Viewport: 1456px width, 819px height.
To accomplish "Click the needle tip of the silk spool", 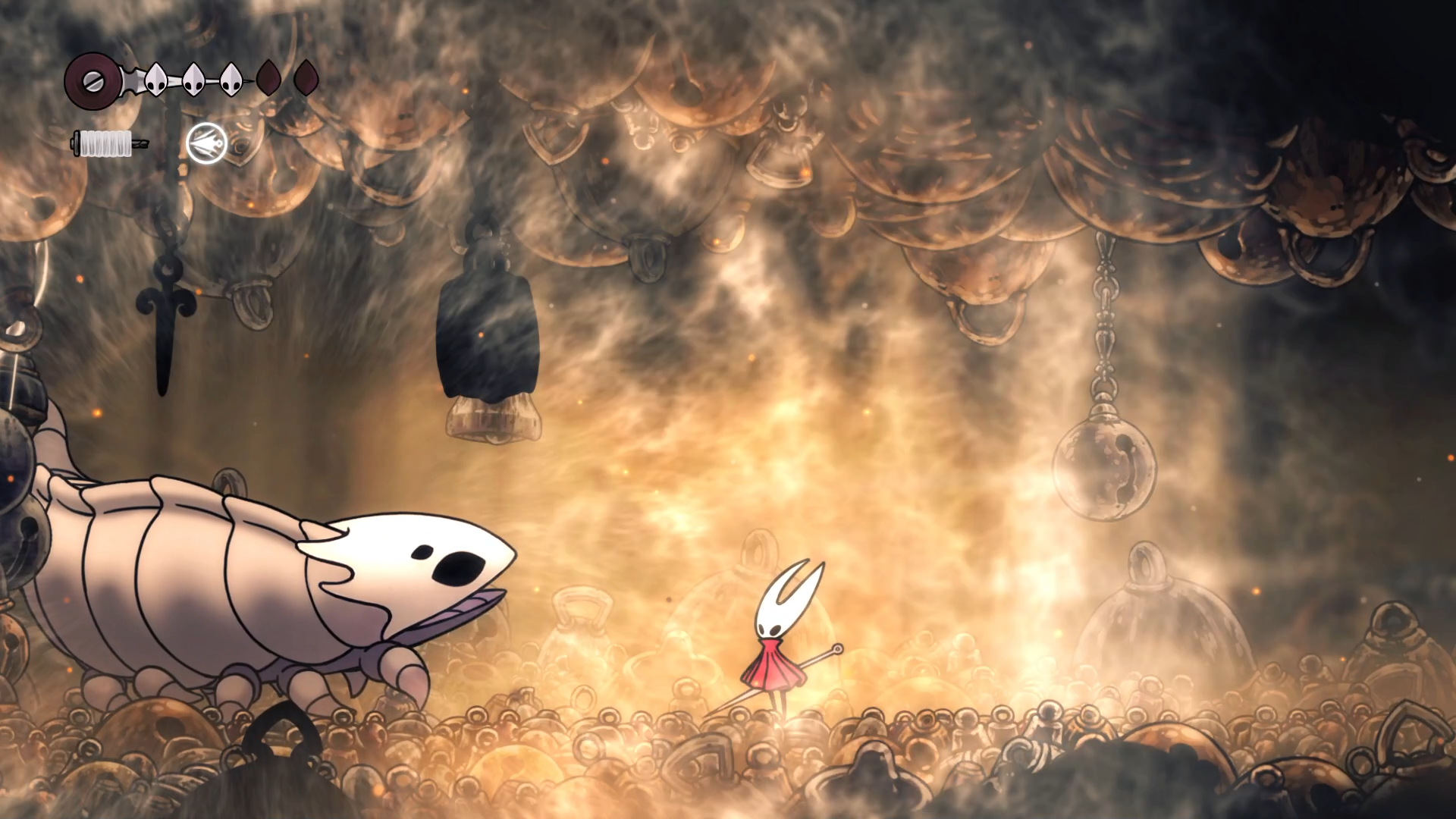I will tap(141, 144).
